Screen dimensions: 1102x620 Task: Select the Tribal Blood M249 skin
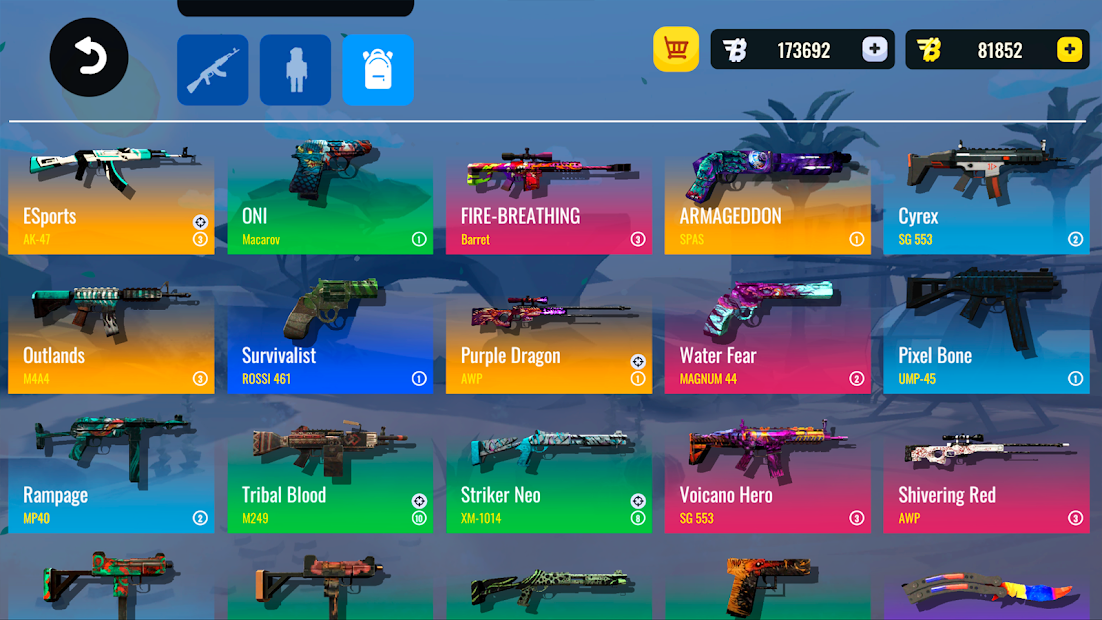(x=330, y=477)
